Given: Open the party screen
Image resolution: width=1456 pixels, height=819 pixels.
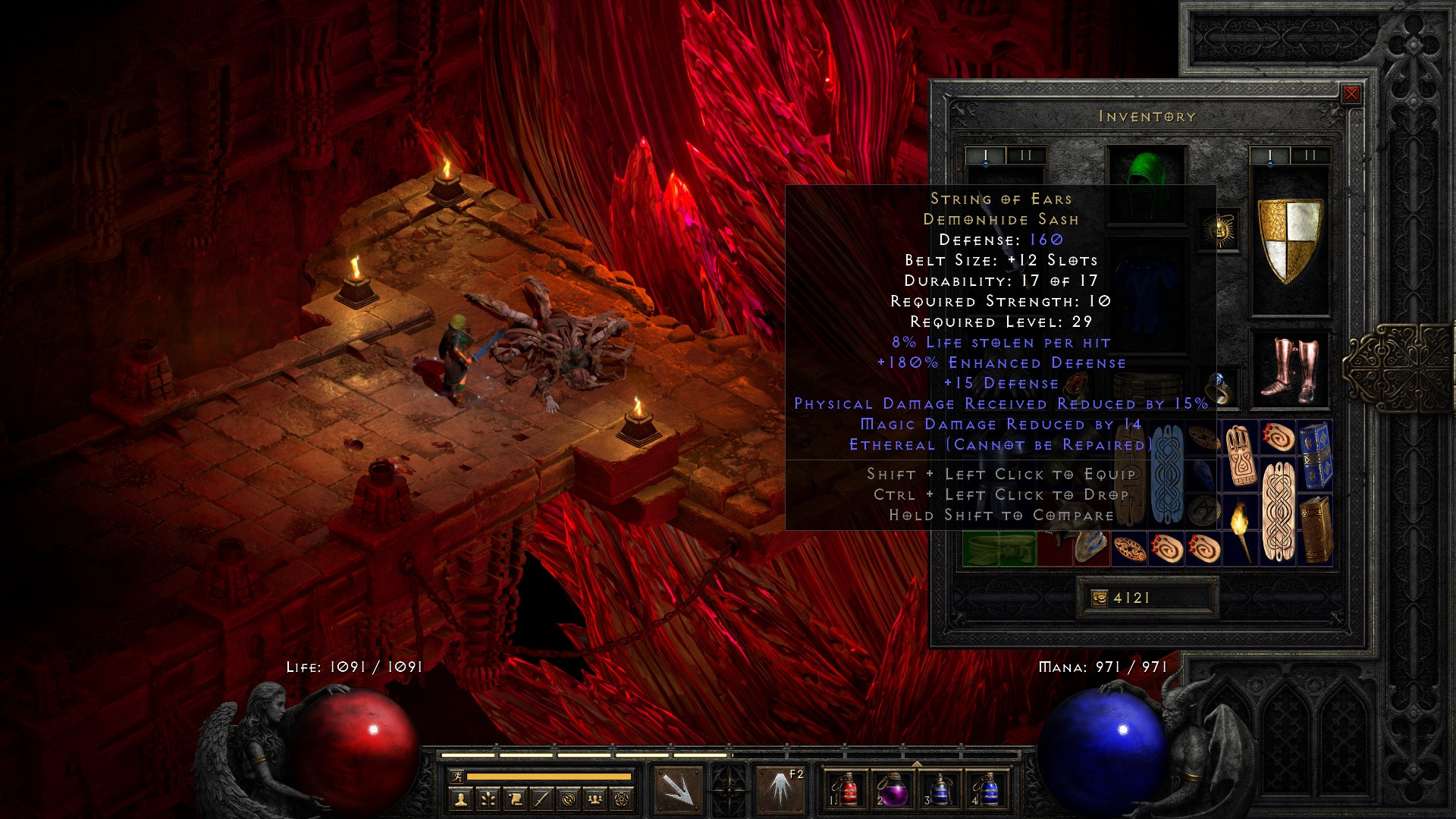Looking at the screenshot, I should pyautogui.click(x=595, y=799).
